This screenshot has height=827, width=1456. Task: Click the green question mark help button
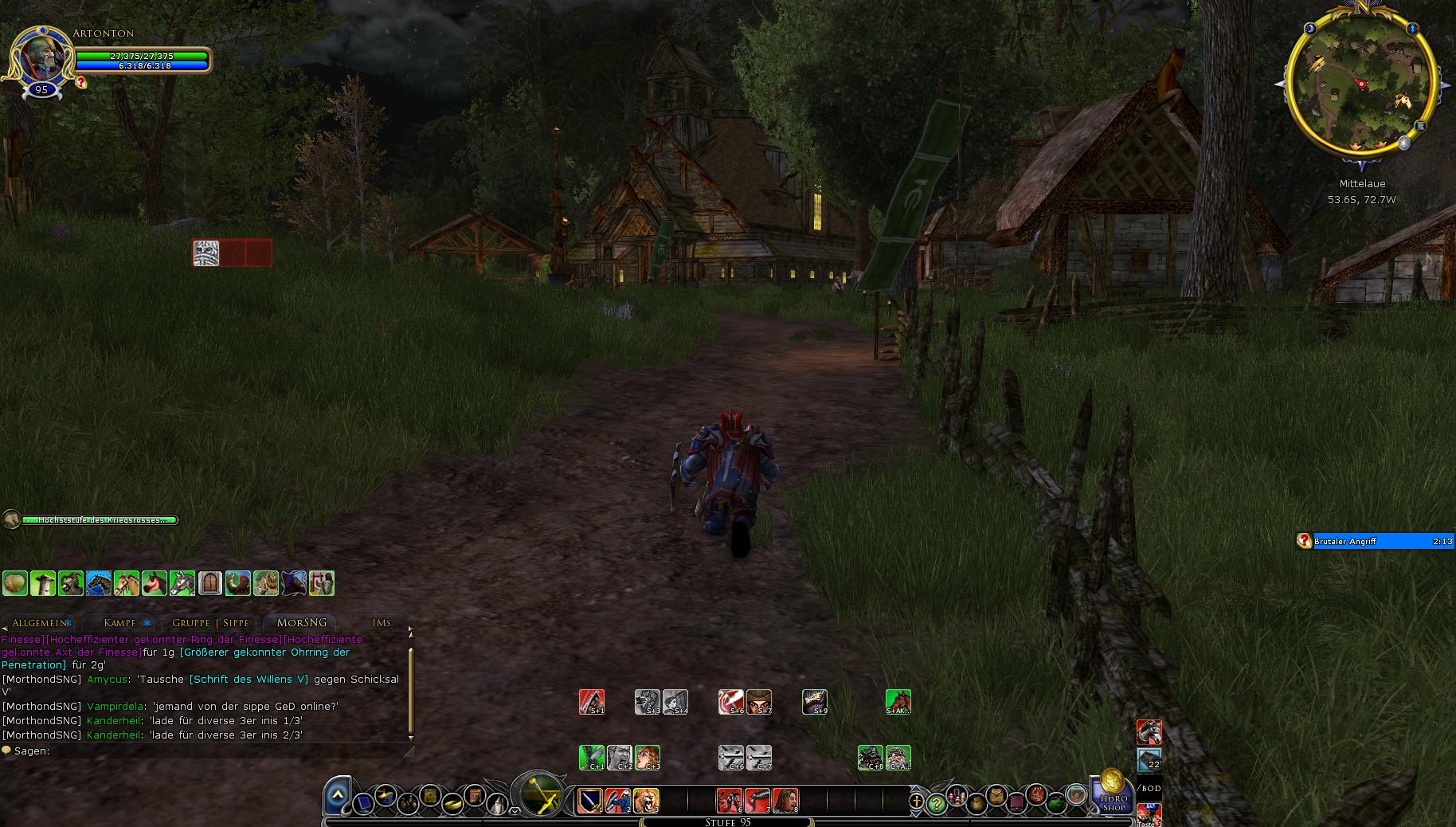click(x=937, y=805)
